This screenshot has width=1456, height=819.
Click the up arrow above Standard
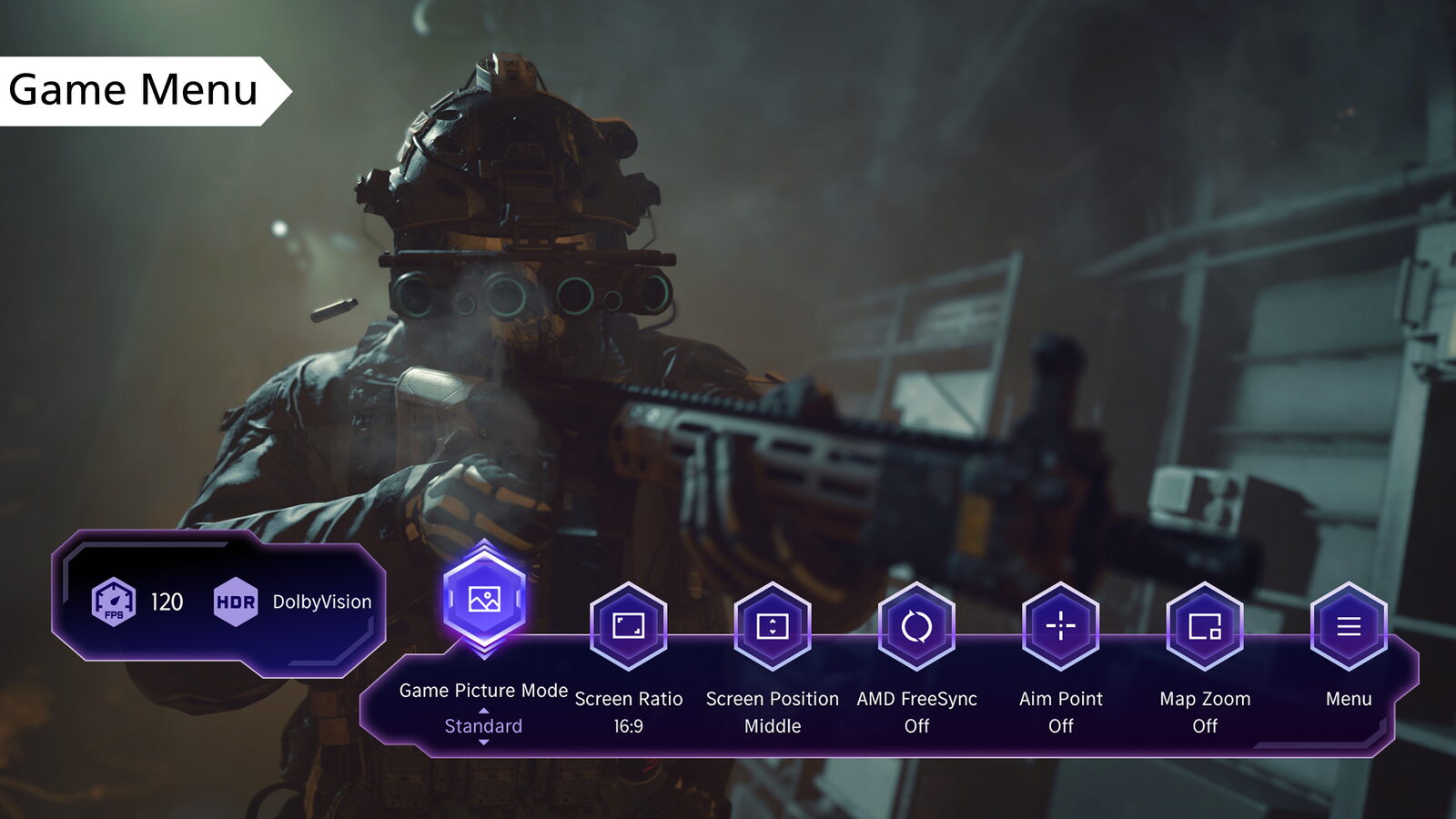click(x=483, y=711)
